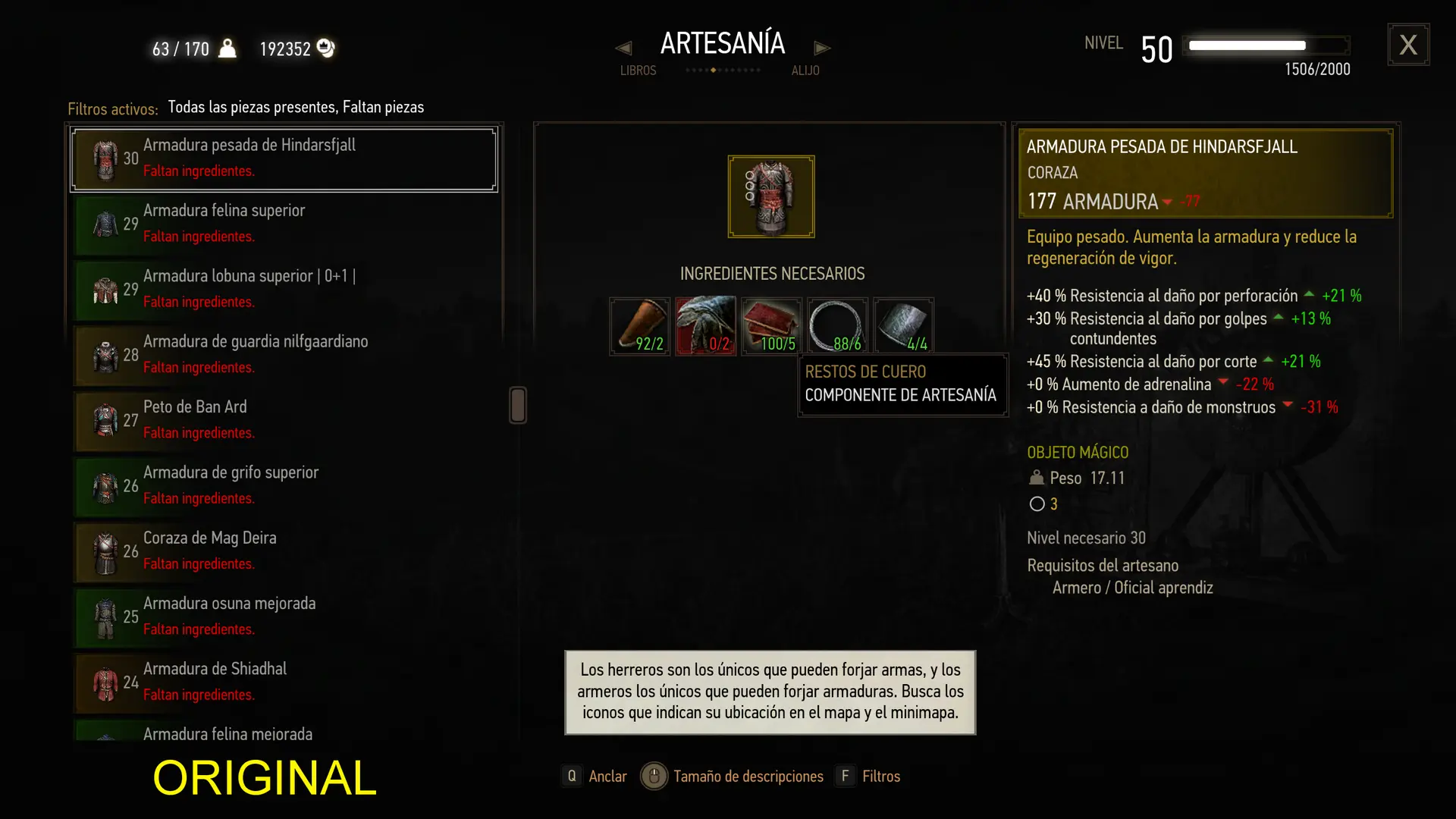Click the crafted armor preview icon

coord(771,196)
